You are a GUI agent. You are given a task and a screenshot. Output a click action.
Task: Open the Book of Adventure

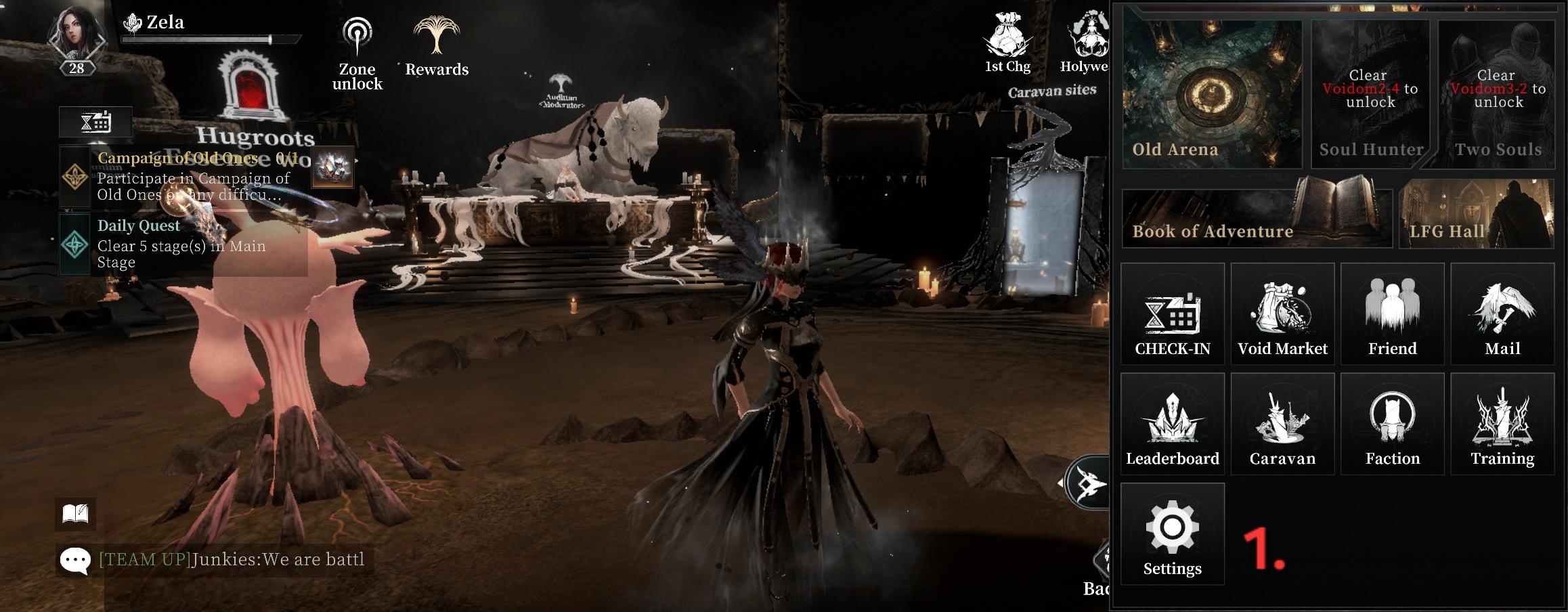(1257, 217)
